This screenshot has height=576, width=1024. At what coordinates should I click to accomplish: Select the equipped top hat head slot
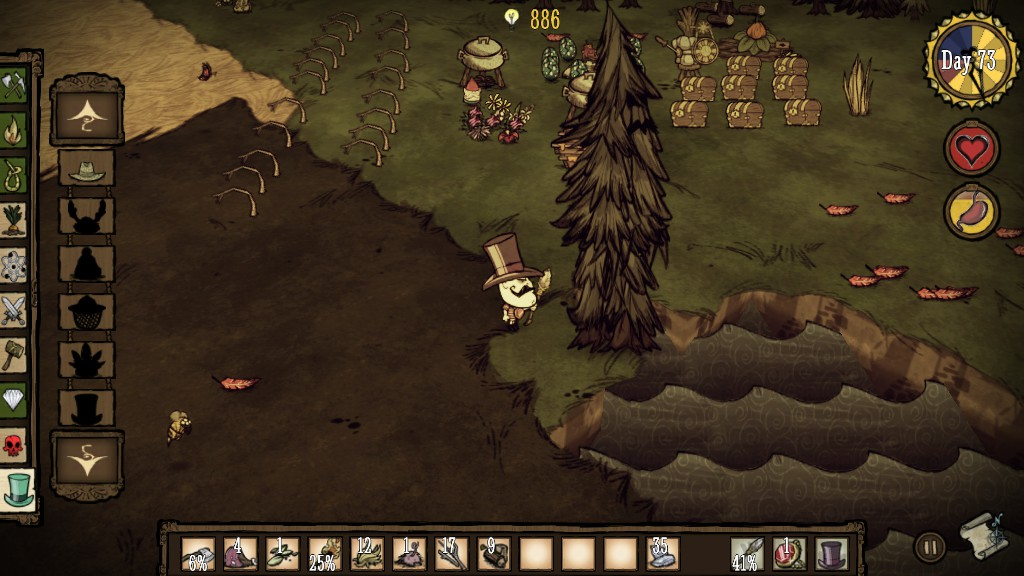coord(832,553)
